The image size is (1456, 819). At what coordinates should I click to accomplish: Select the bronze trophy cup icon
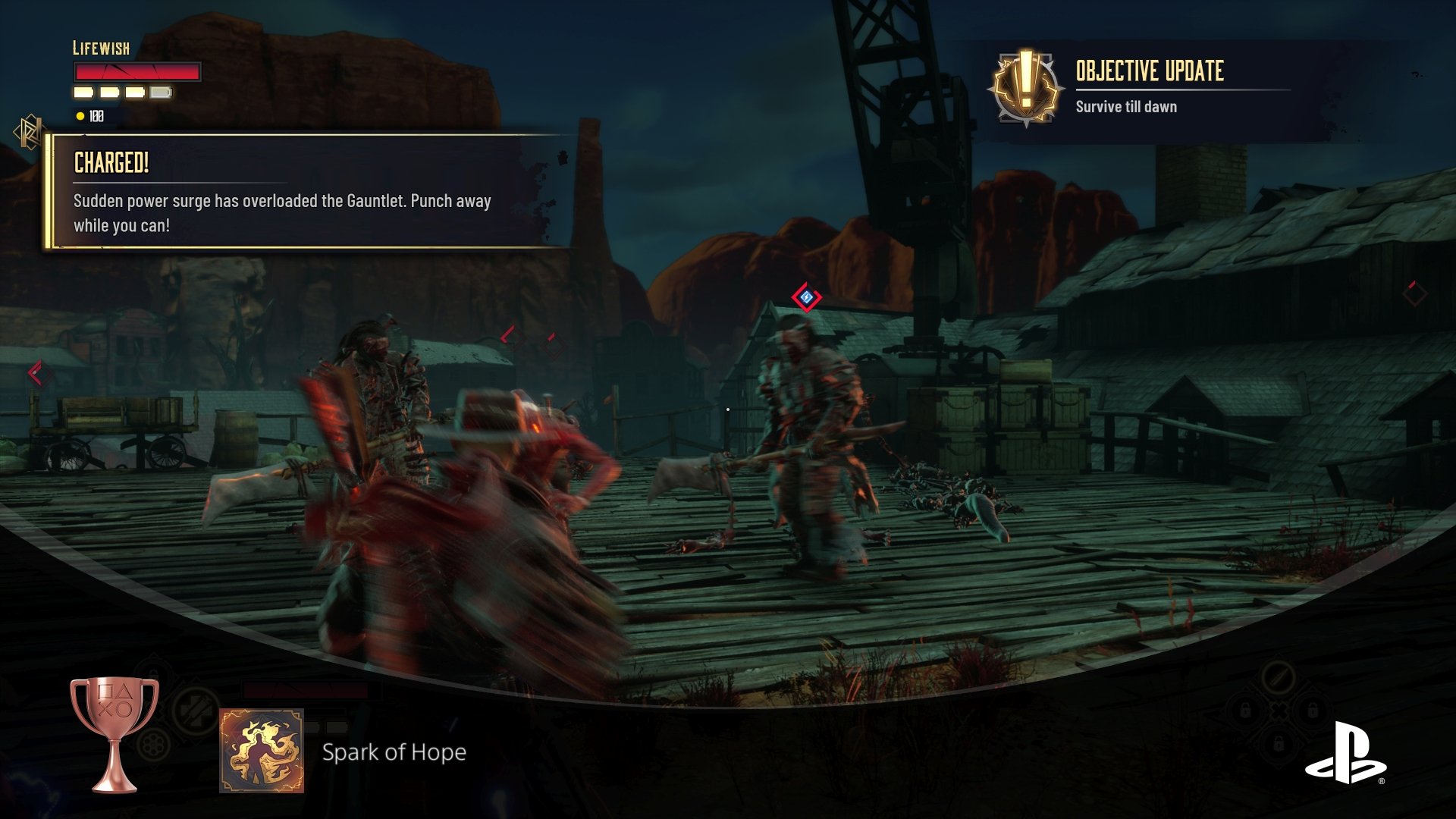115,733
